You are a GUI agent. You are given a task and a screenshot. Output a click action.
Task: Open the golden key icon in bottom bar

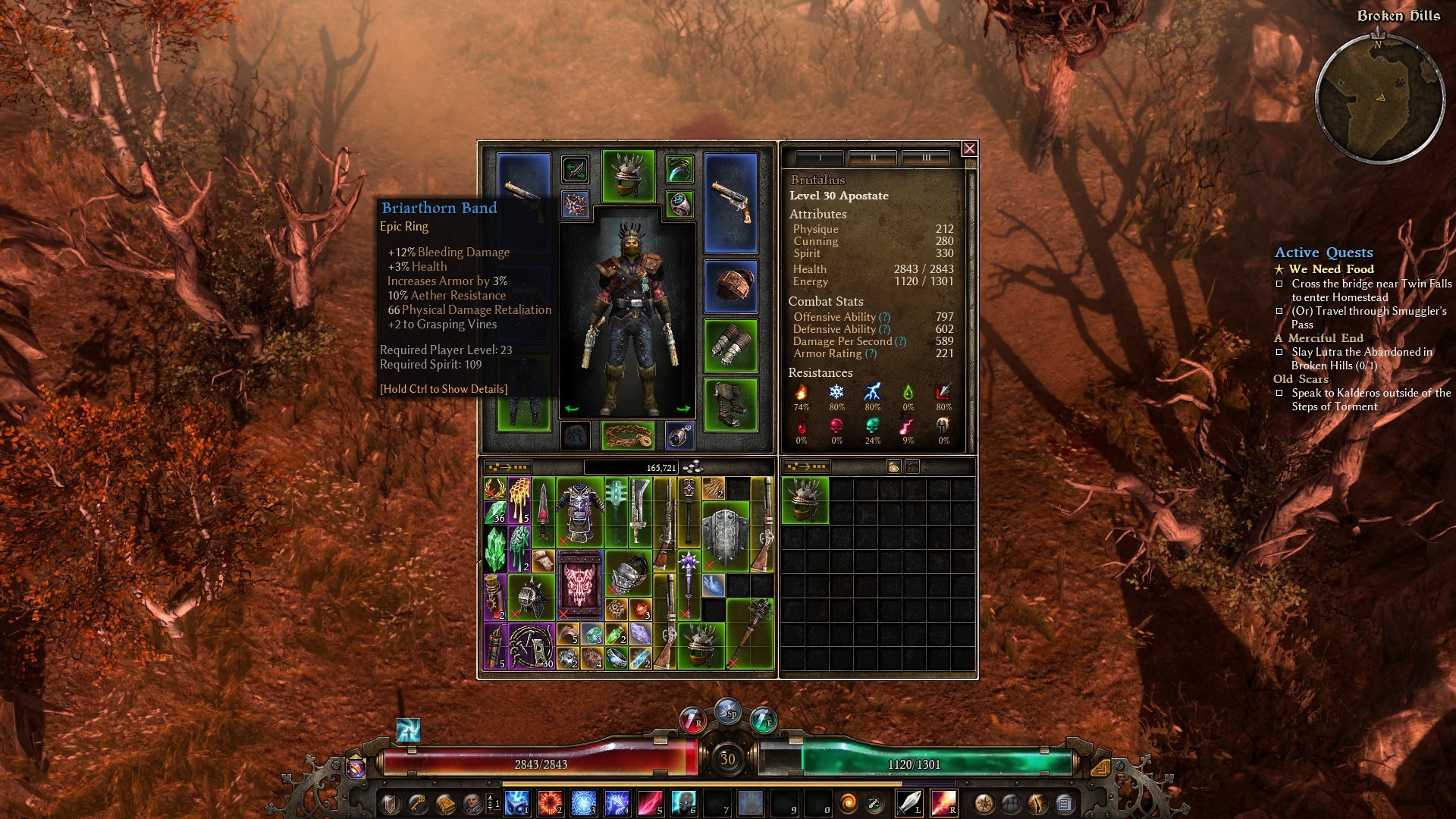(x=418, y=804)
